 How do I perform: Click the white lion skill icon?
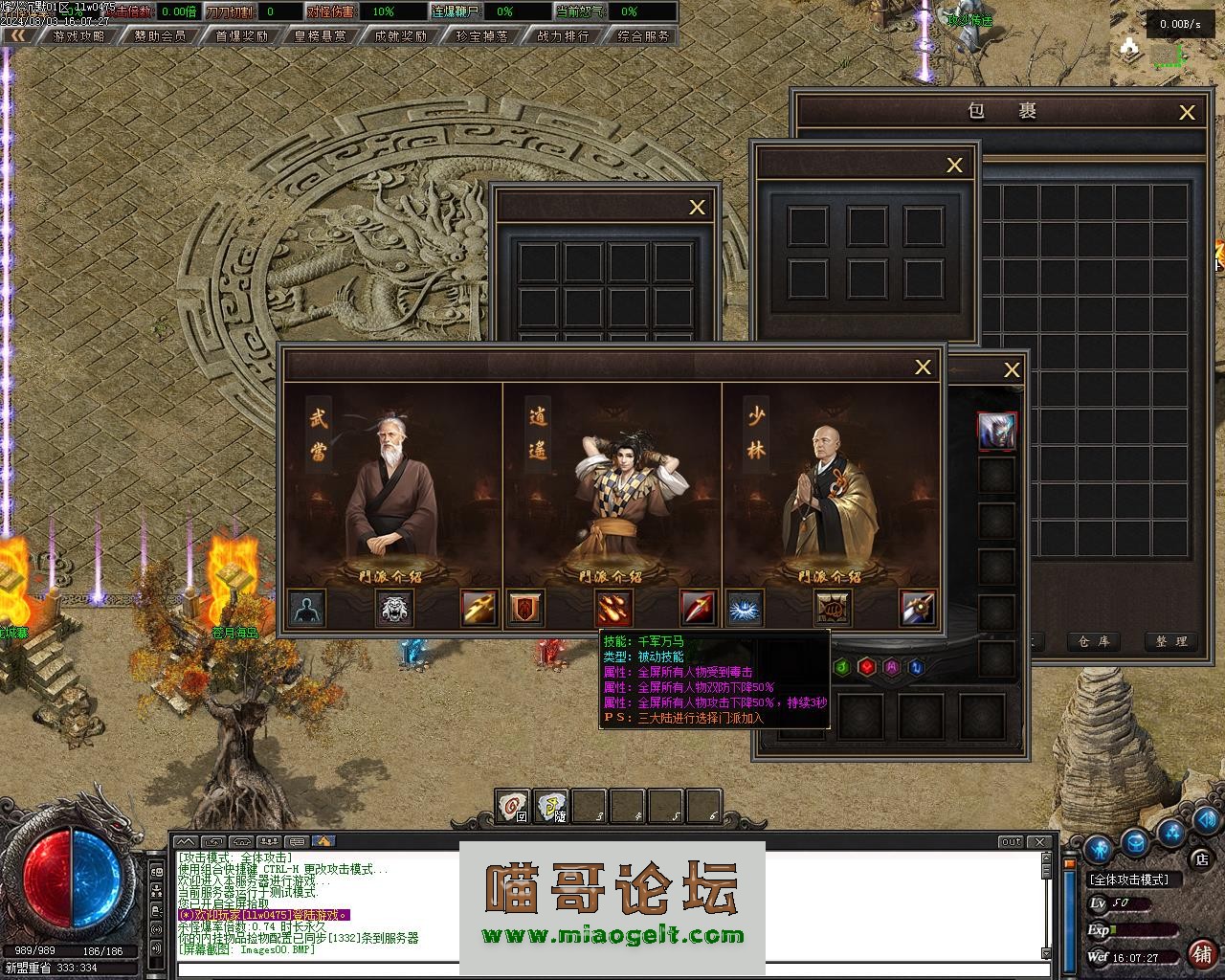click(x=394, y=608)
